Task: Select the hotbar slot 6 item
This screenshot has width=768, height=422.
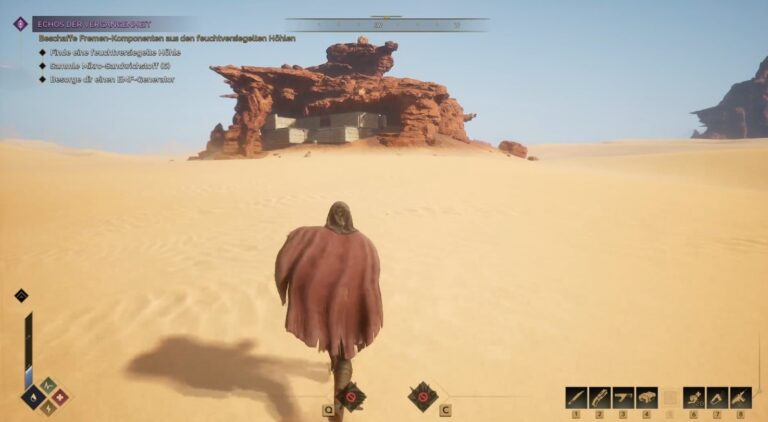Action: pos(694,398)
